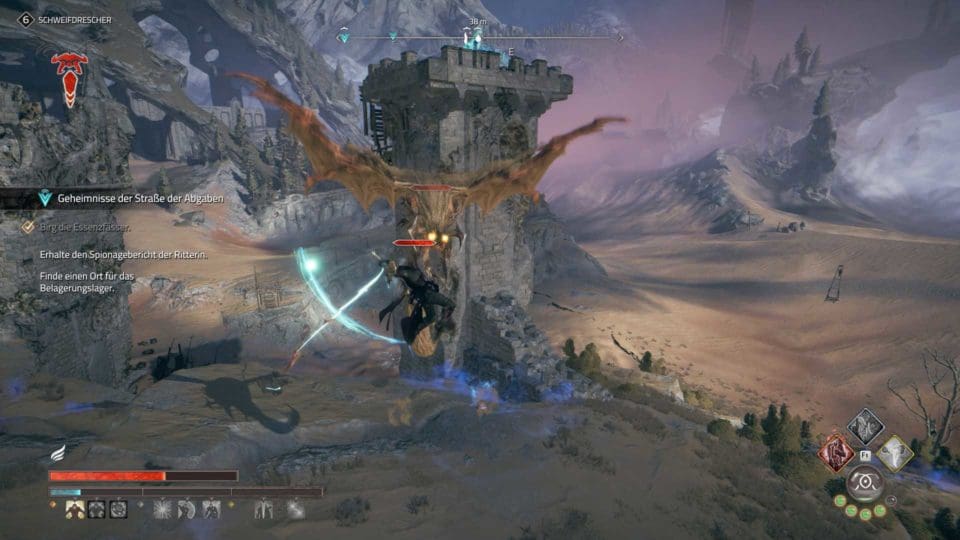Activate the grey top diamond ability
This screenshot has width=960, height=540.
865,426
